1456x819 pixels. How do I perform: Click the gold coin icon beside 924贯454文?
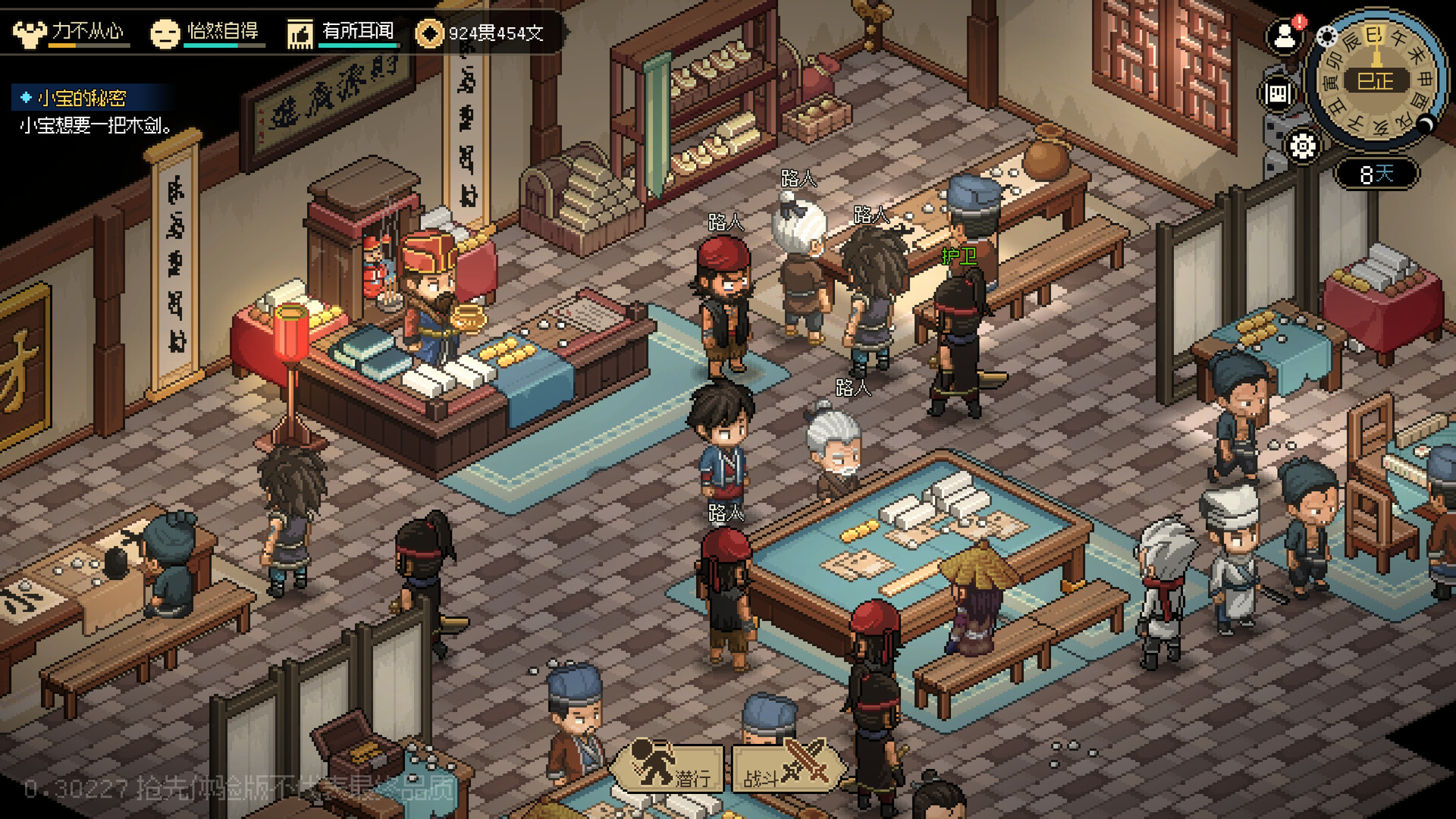[x=430, y=33]
